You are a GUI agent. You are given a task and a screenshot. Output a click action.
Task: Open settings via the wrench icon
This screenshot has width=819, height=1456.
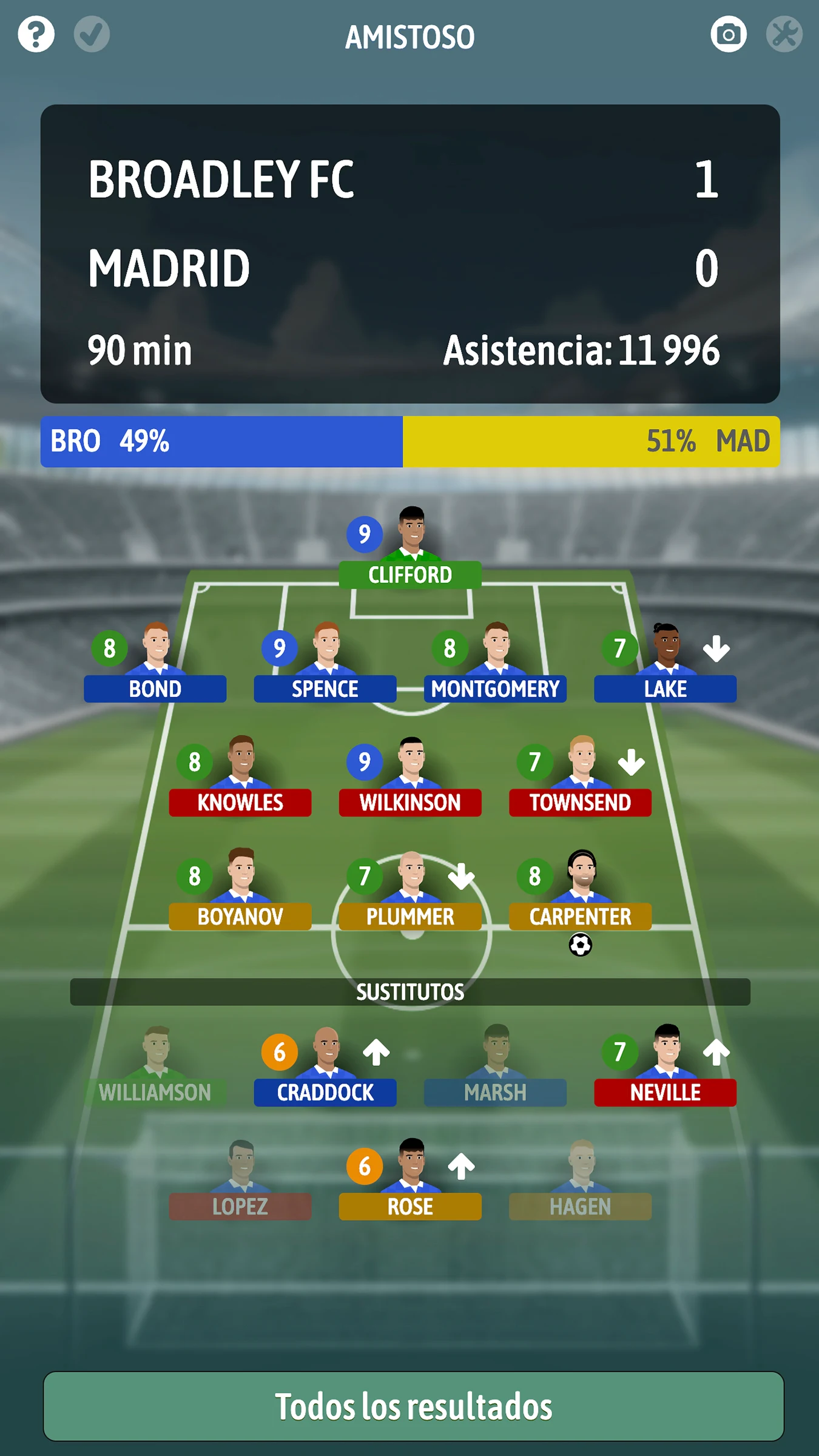(785, 35)
